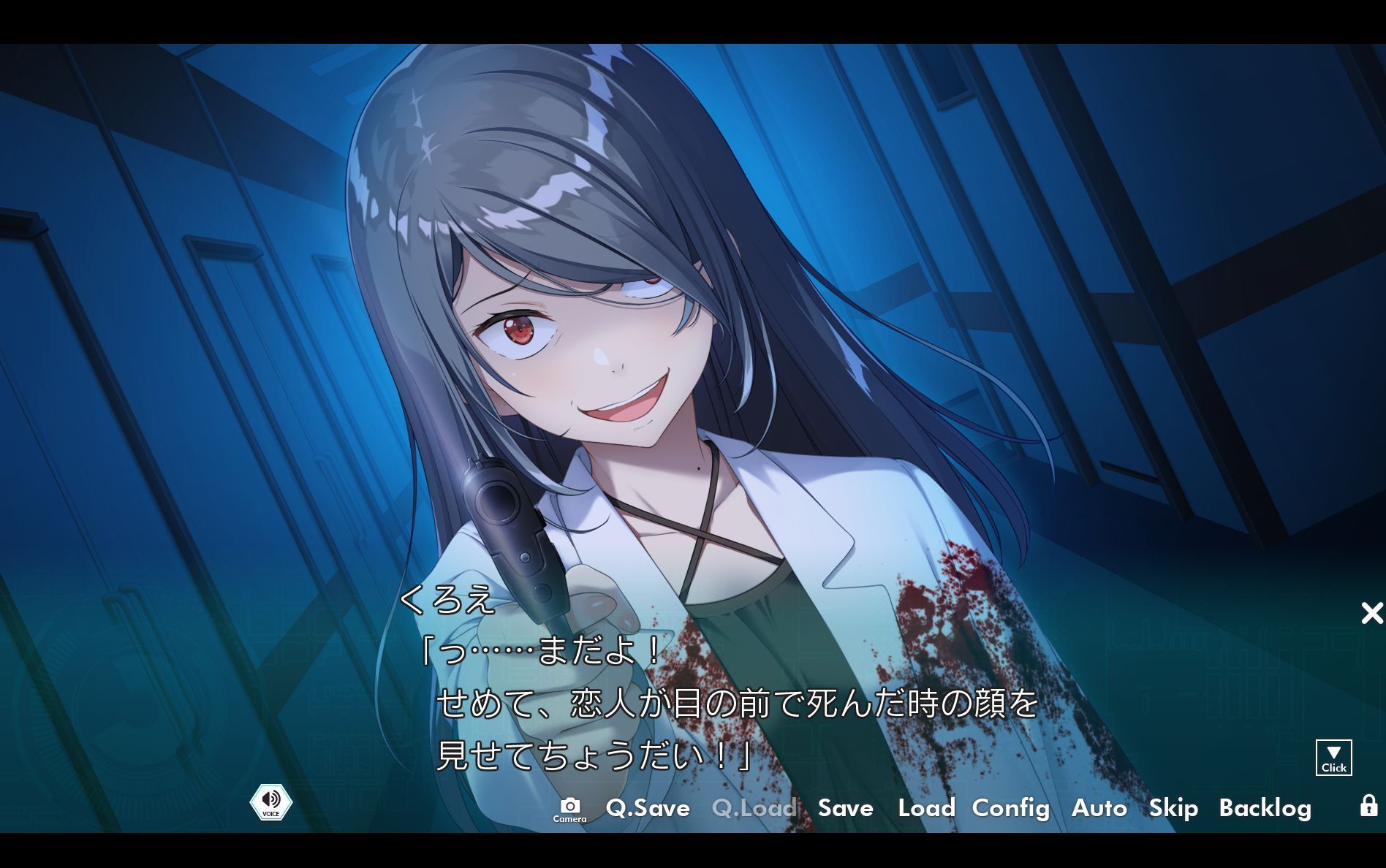This screenshot has height=868, width=1386.
Task: Take a screenshot with the Camera tool
Action: [x=571, y=806]
